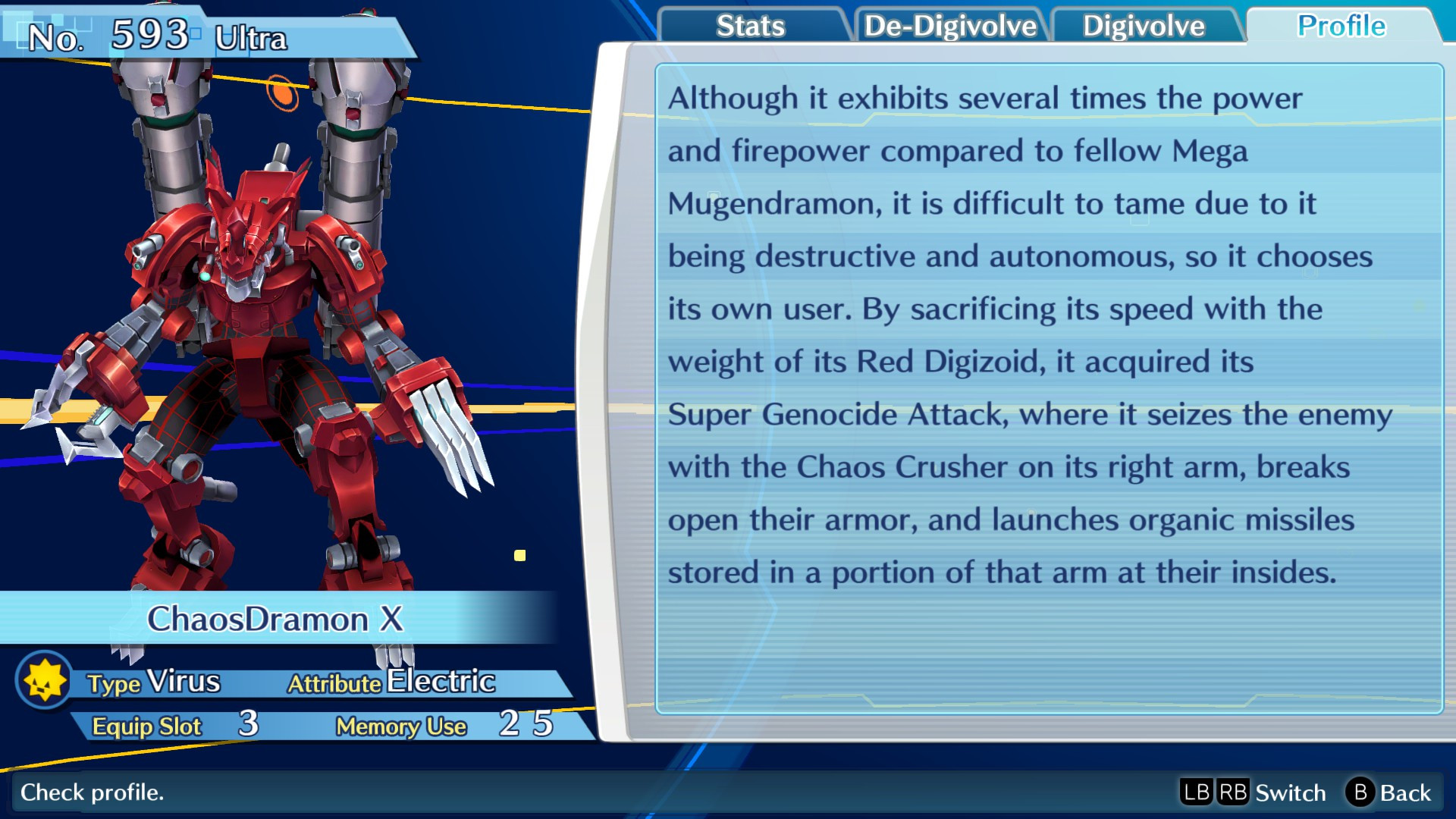Click the small yellow square near the missile arm
Screen dimensions: 1456x819
coord(521,554)
